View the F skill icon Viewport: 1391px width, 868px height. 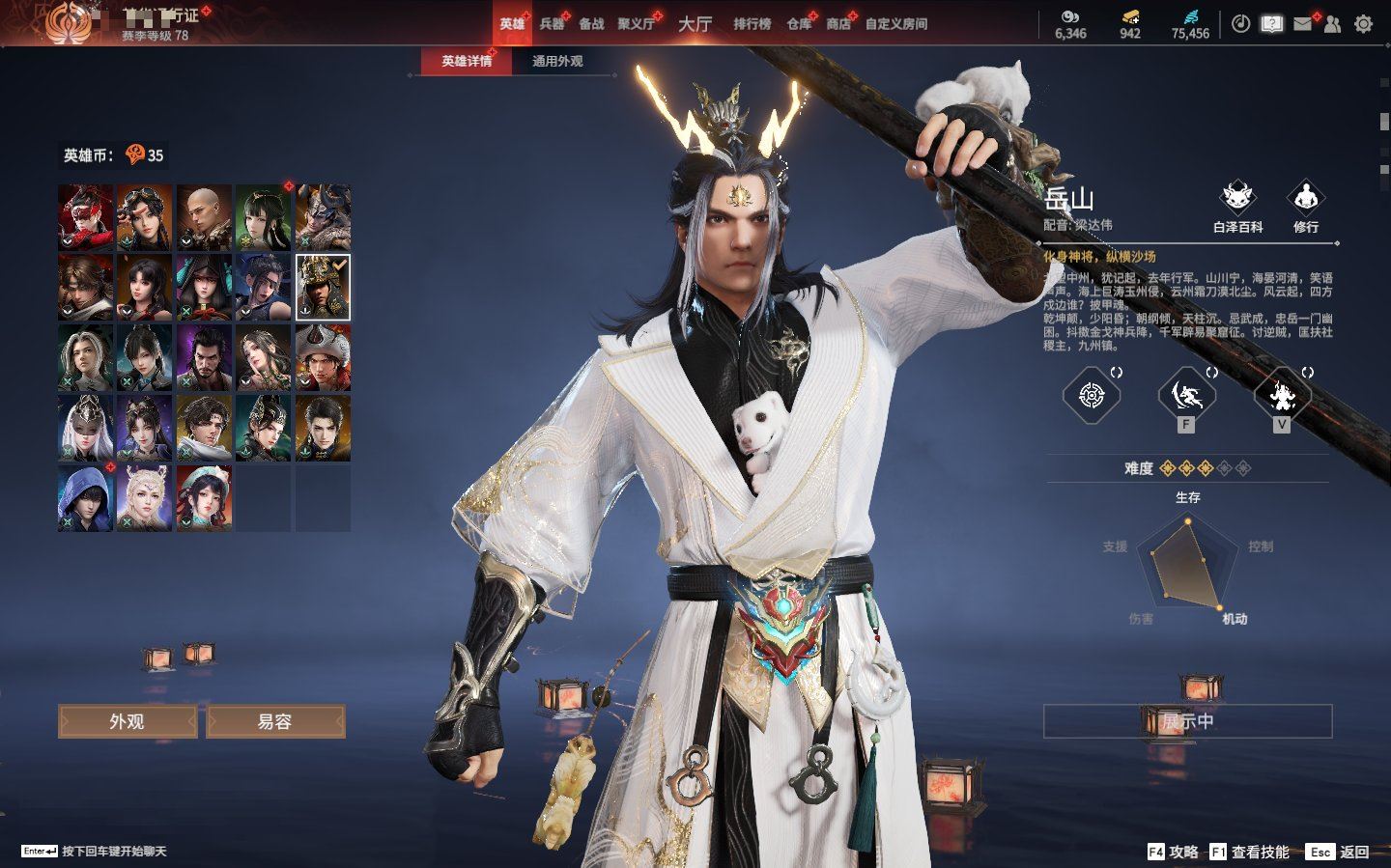1186,394
